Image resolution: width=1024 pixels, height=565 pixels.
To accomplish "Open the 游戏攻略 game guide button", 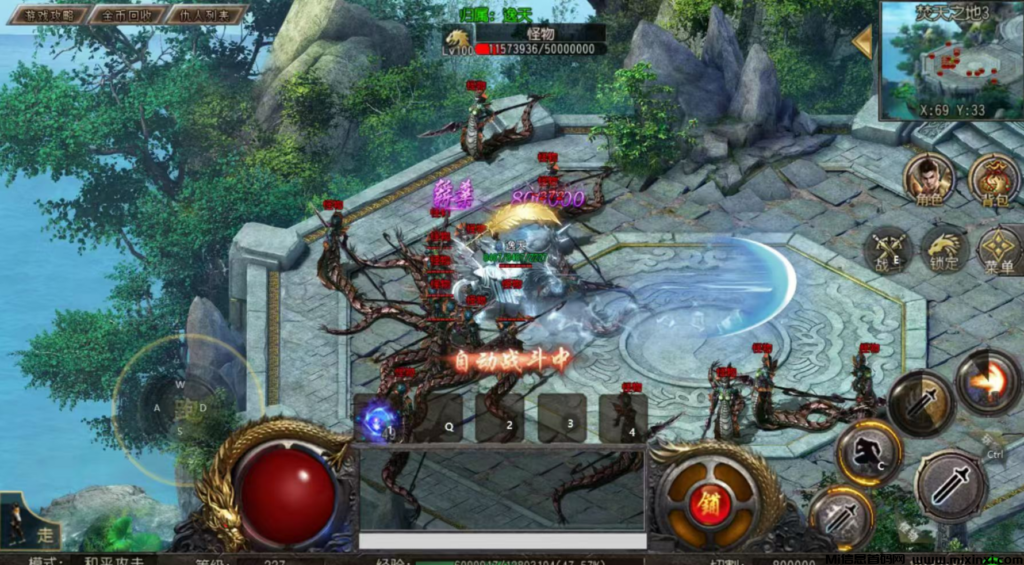I will click(x=45, y=15).
